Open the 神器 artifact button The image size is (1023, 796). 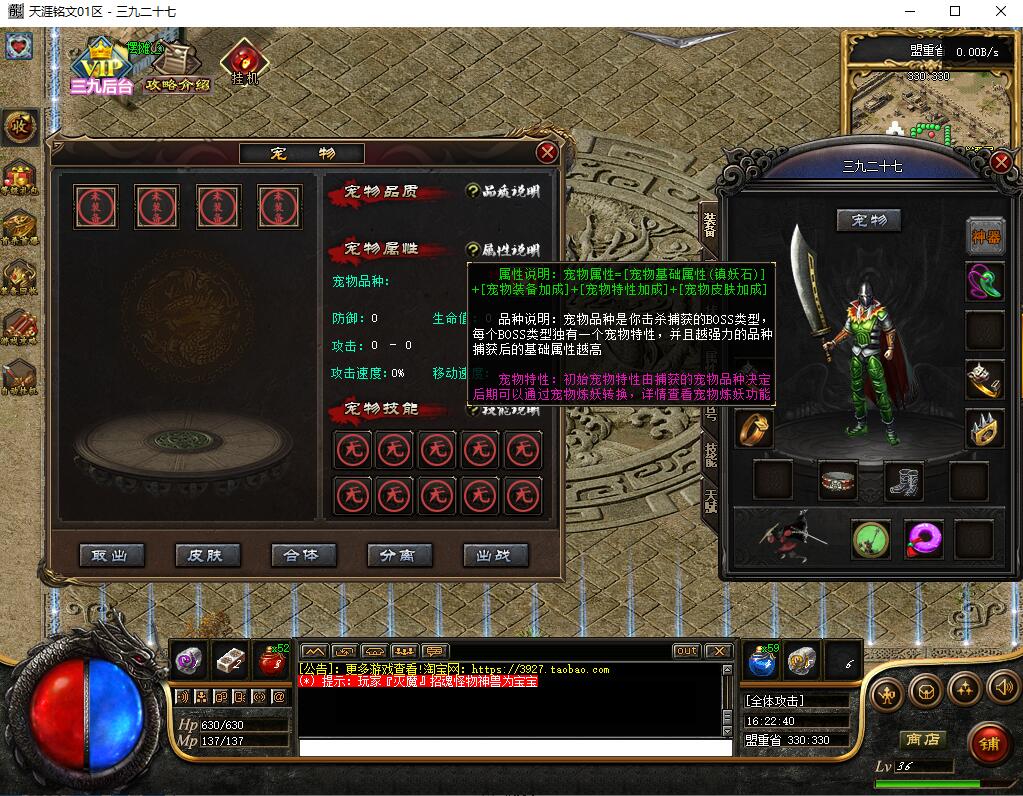coord(985,235)
